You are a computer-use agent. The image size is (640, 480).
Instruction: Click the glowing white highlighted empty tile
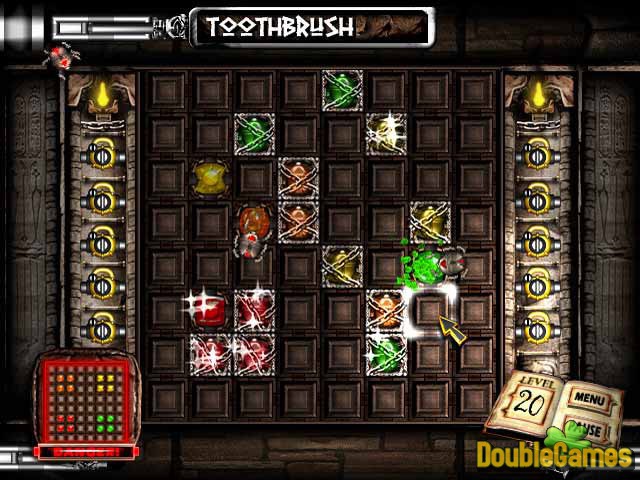click(x=430, y=309)
